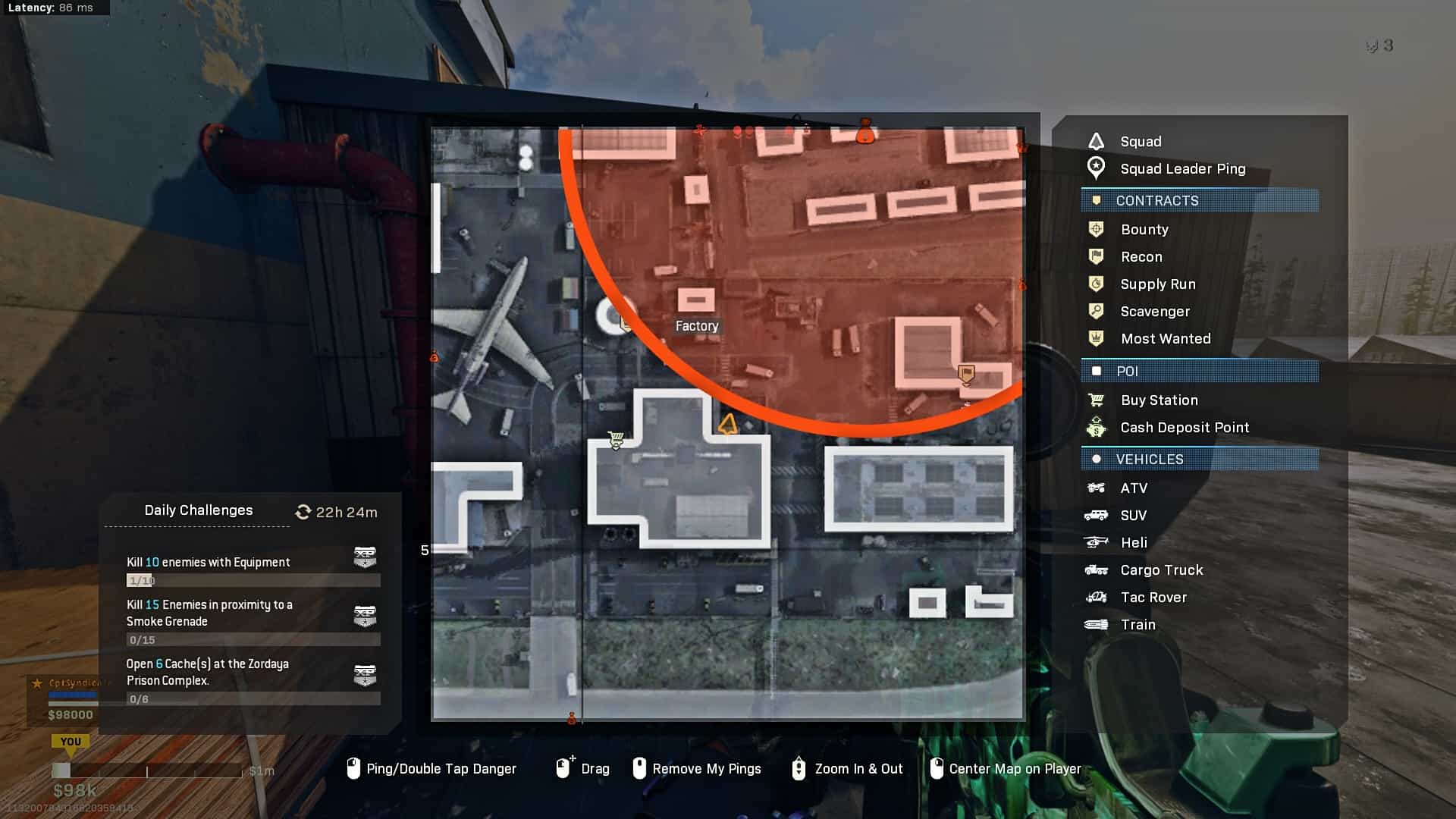The height and width of the screenshot is (819, 1456).
Task: Choose the Recon contract legend entry
Action: click(1141, 257)
